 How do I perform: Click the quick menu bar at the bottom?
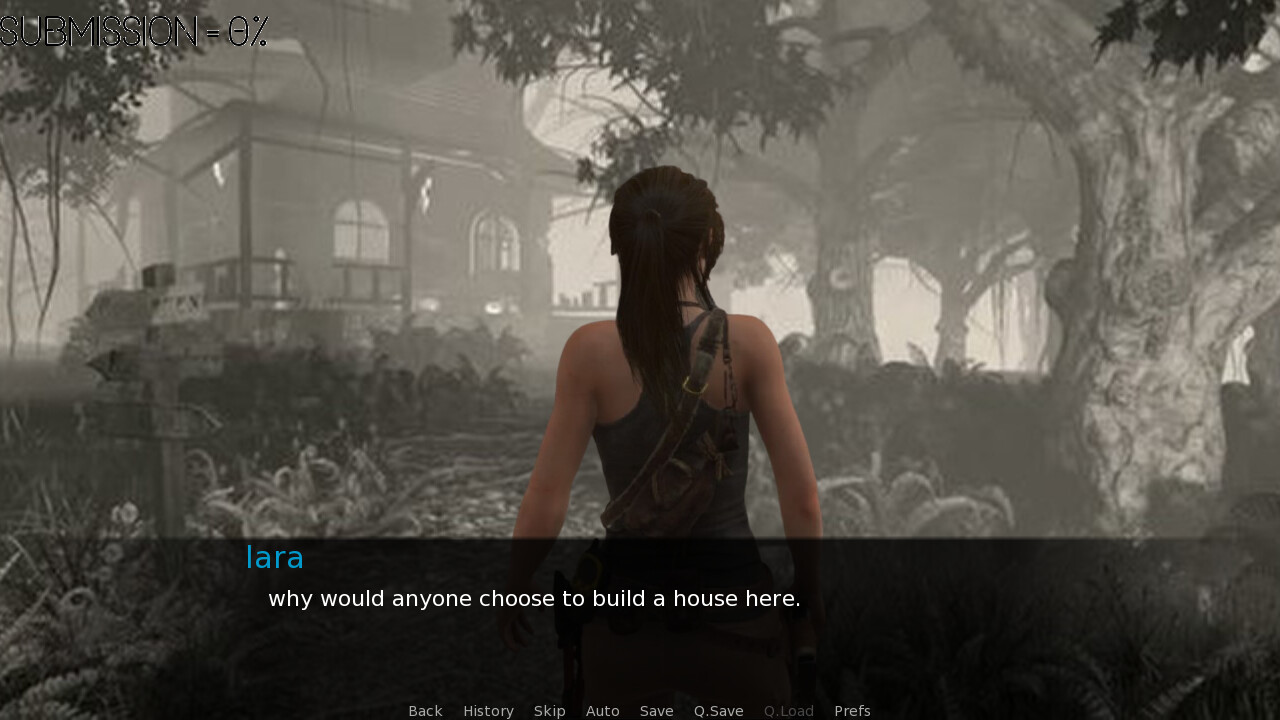(640, 710)
